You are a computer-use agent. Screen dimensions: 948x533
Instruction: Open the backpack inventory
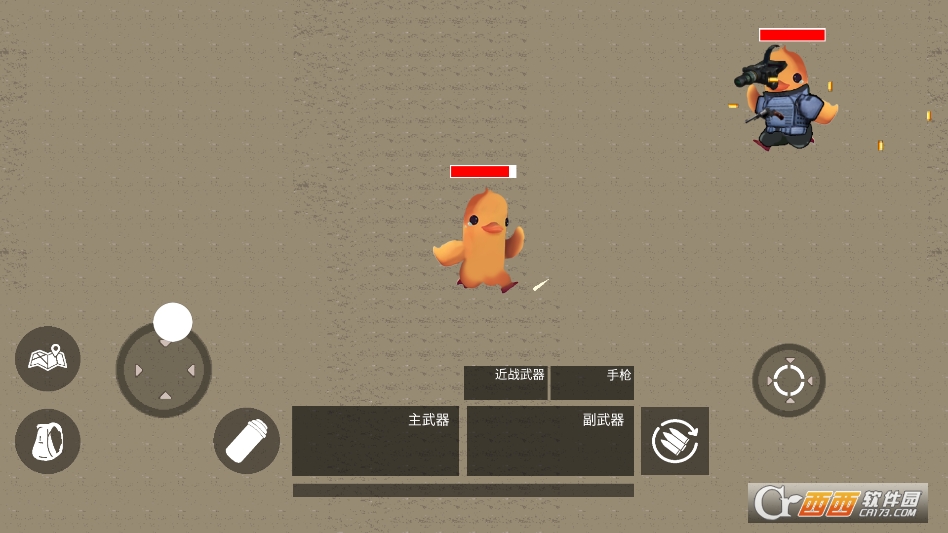(48, 441)
